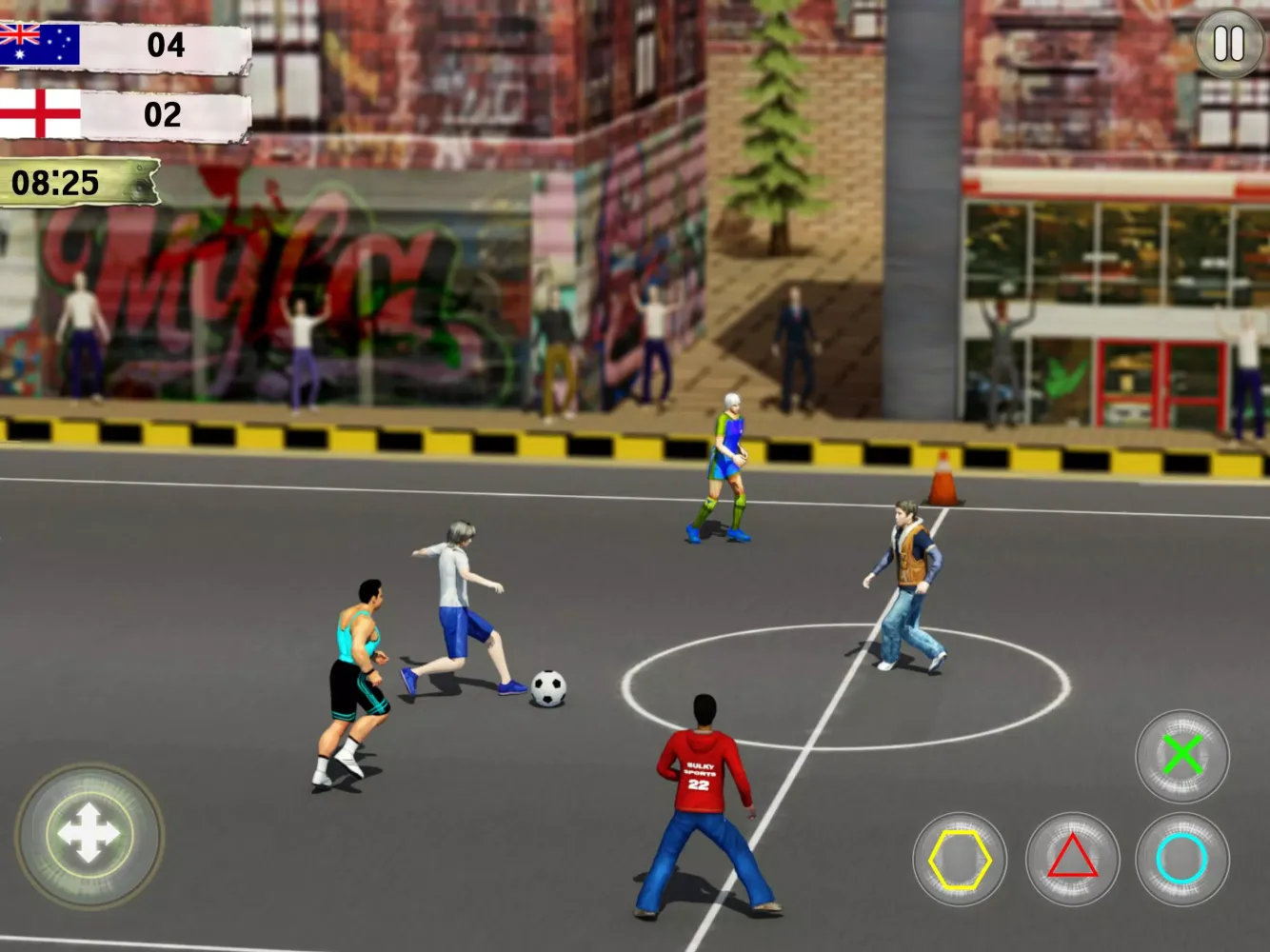Tap the cyan circle action button
This screenshot has height=952, width=1270.
tap(1182, 859)
